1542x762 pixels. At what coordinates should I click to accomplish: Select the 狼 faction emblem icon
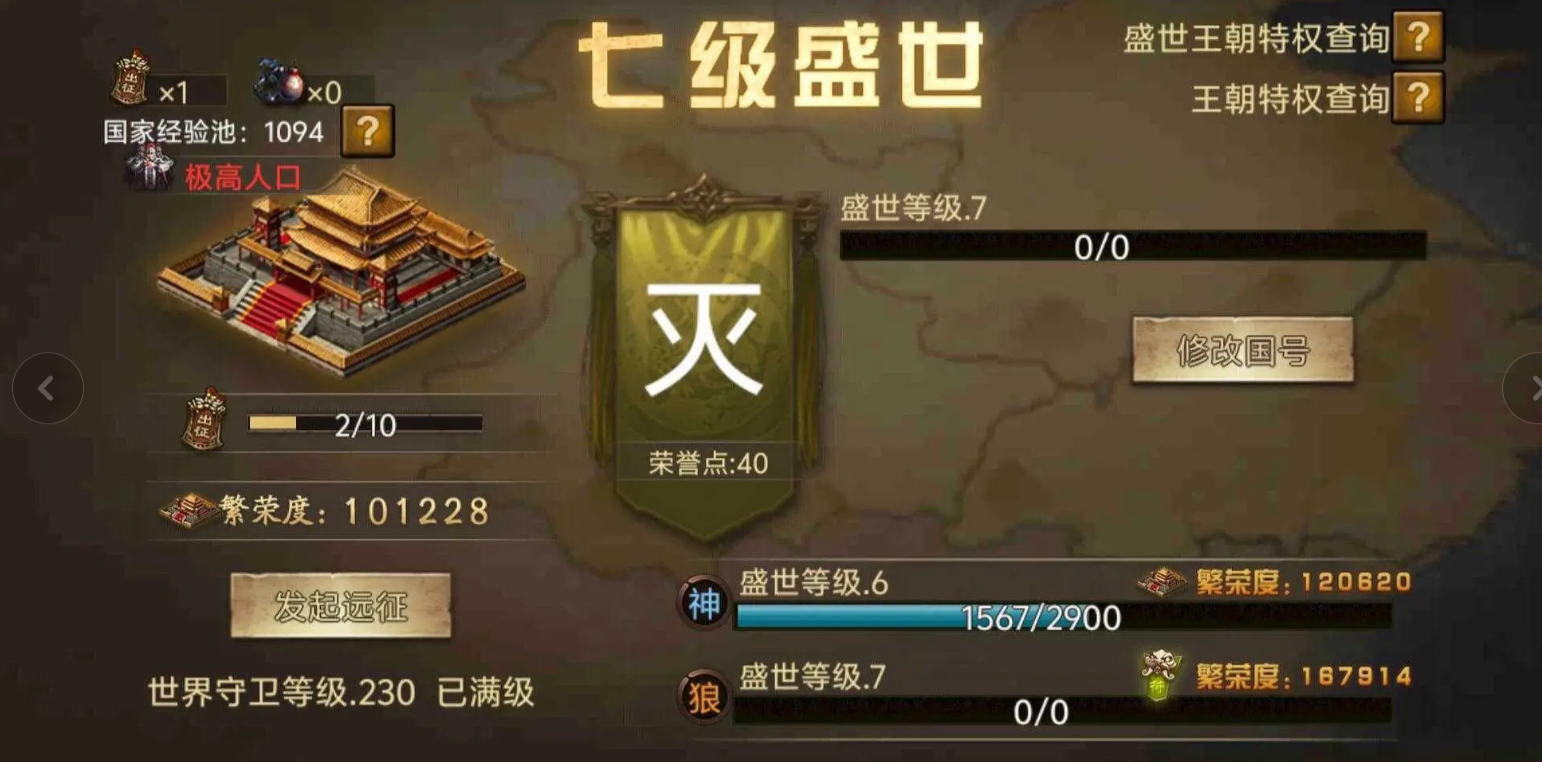pyautogui.click(x=703, y=695)
